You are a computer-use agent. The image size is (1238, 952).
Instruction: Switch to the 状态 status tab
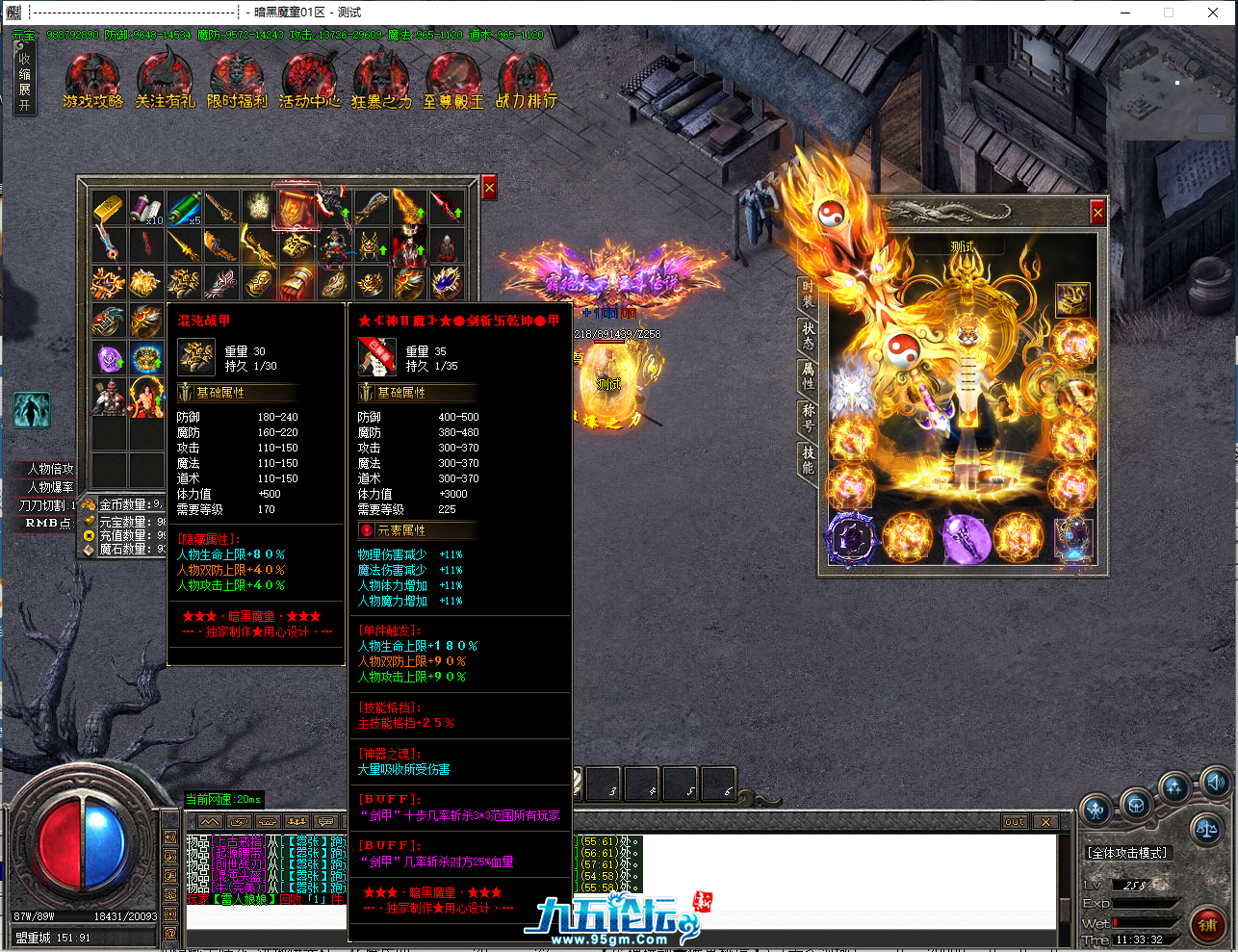coord(808,335)
